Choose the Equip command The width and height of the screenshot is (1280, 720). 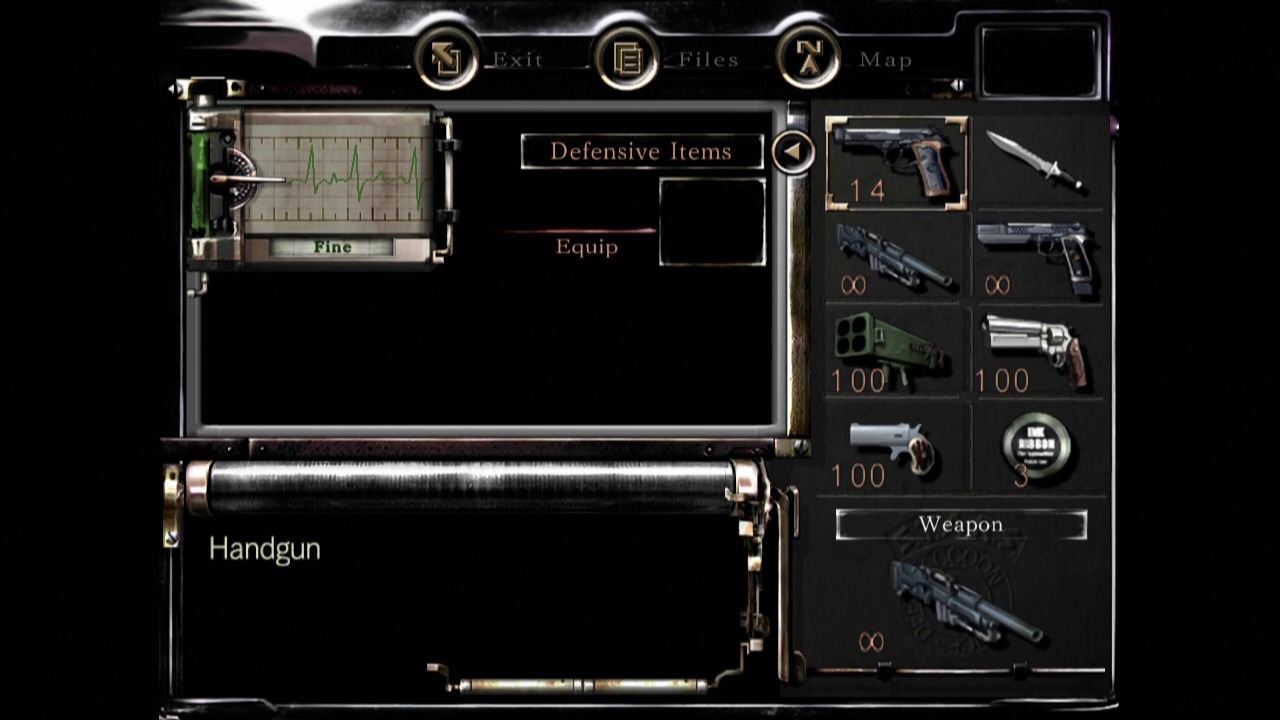point(587,247)
